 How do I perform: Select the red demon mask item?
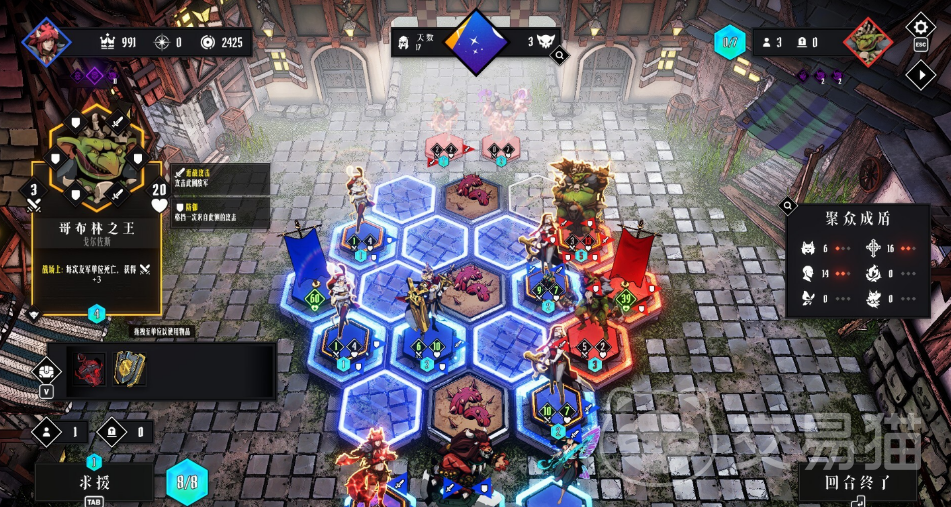[89, 370]
